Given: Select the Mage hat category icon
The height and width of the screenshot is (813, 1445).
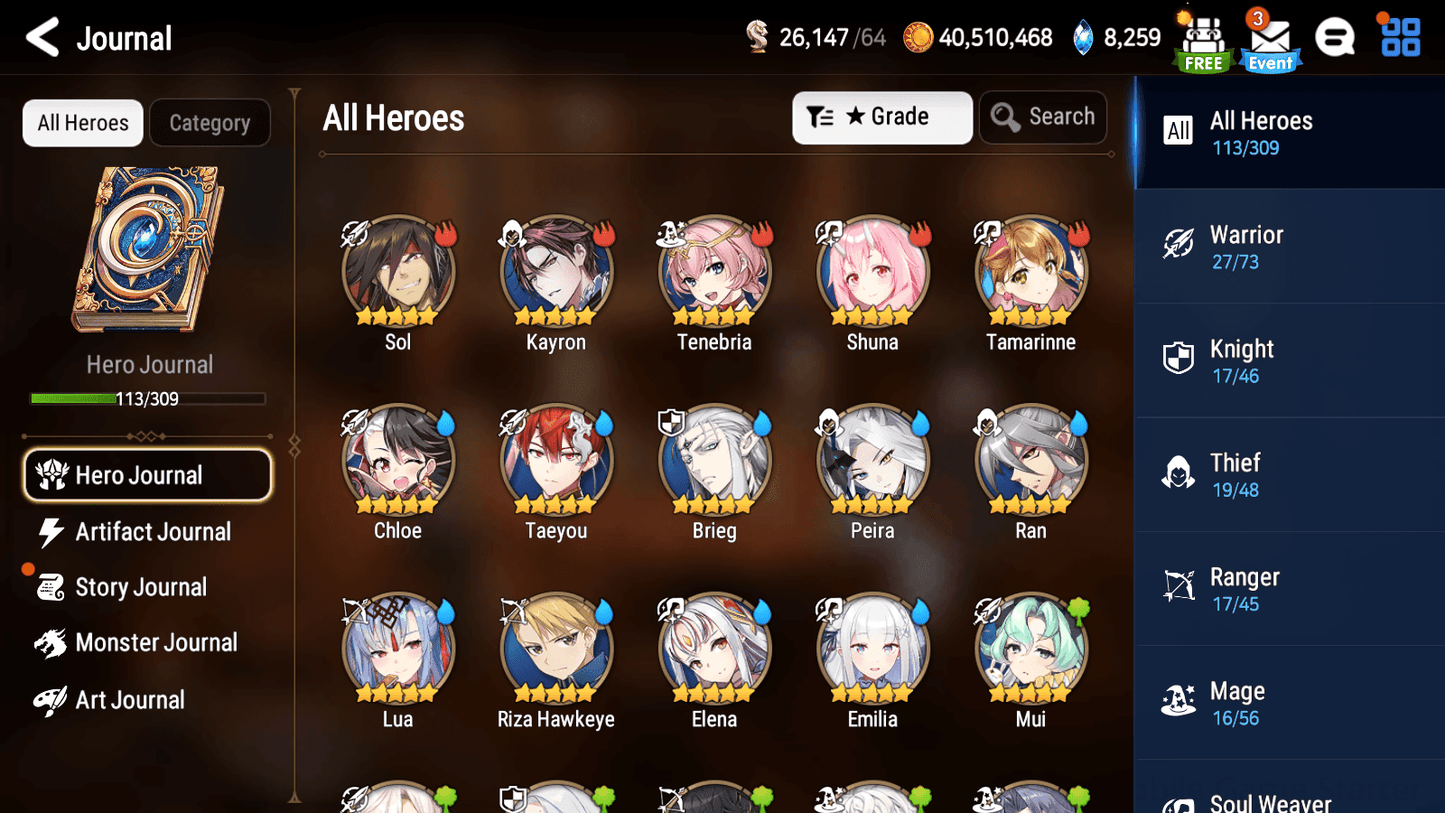Looking at the screenshot, I should tap(1178, 701).
